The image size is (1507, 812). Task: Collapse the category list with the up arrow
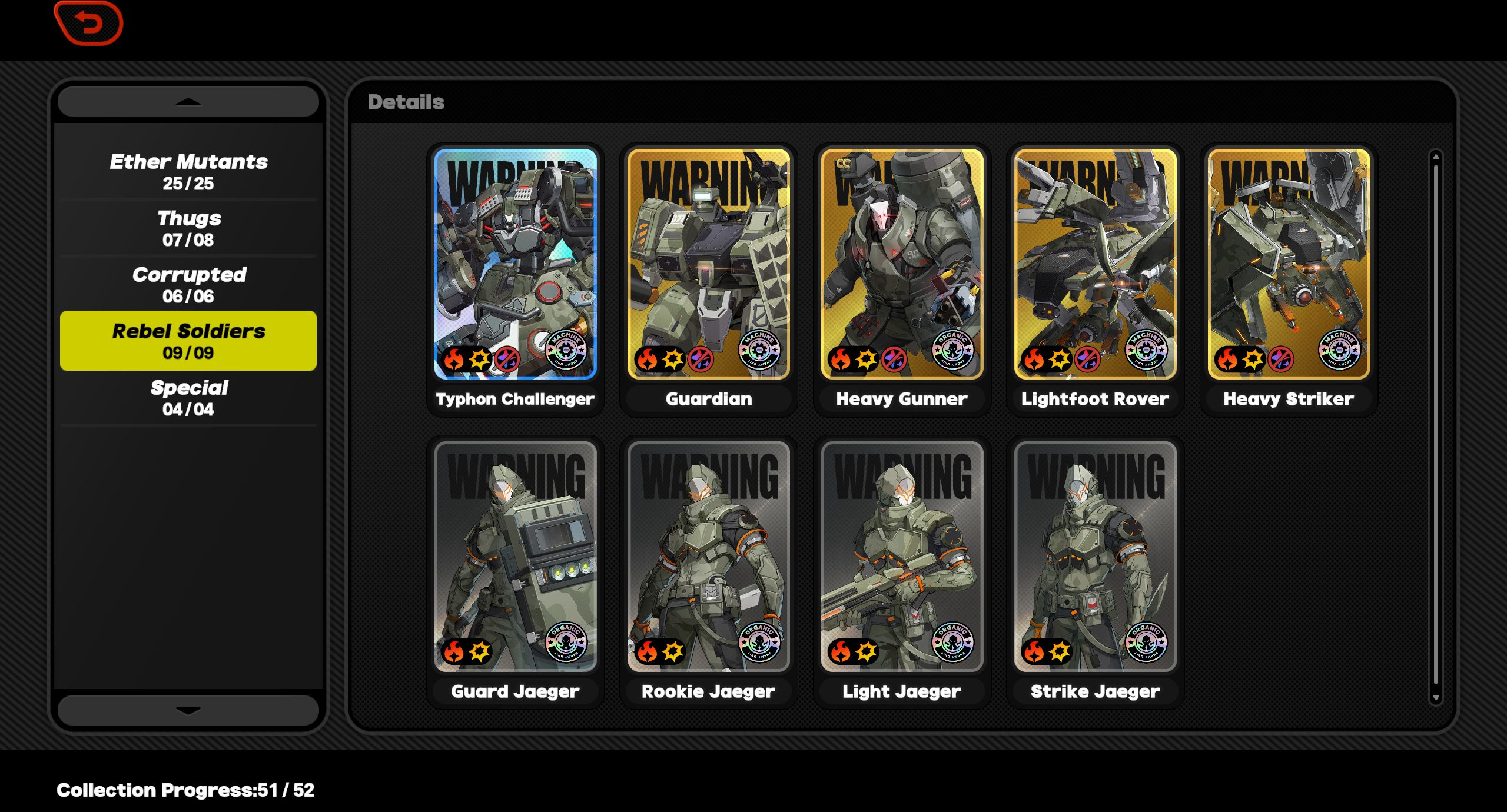pyautogui.click(x=187, y=101)
